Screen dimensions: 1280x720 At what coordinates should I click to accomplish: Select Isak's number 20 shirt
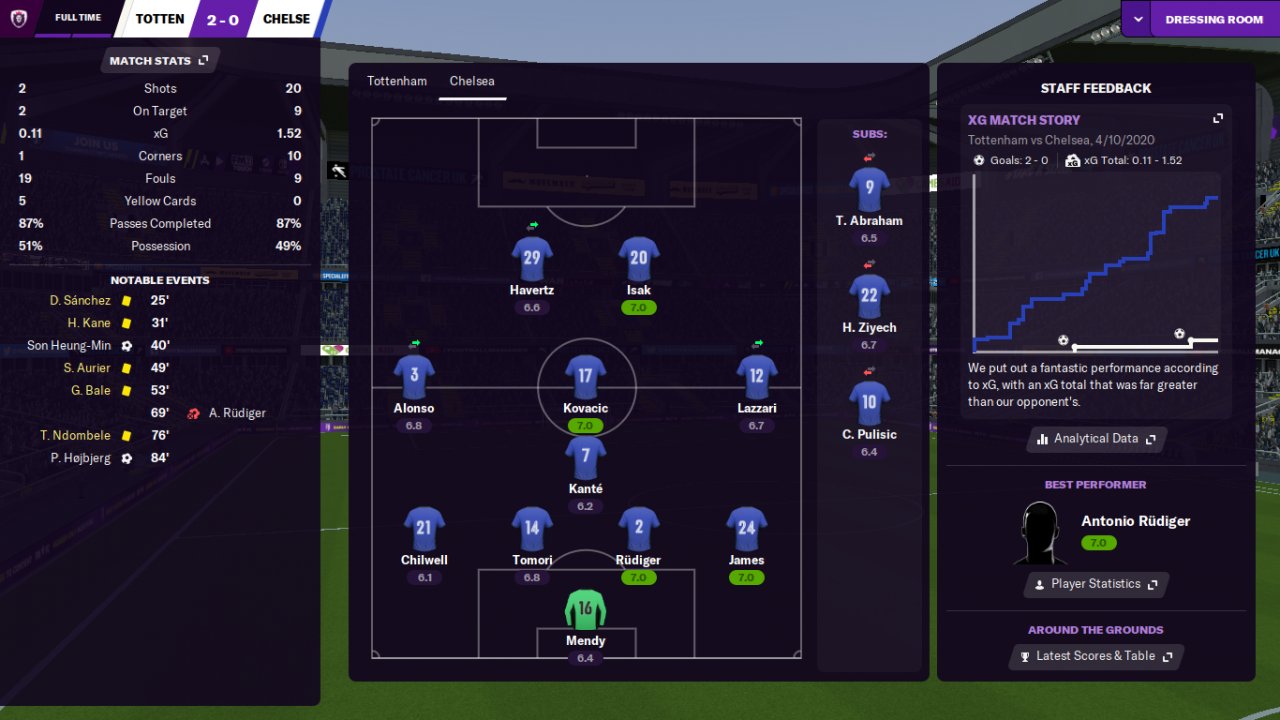tap(638, 258)
